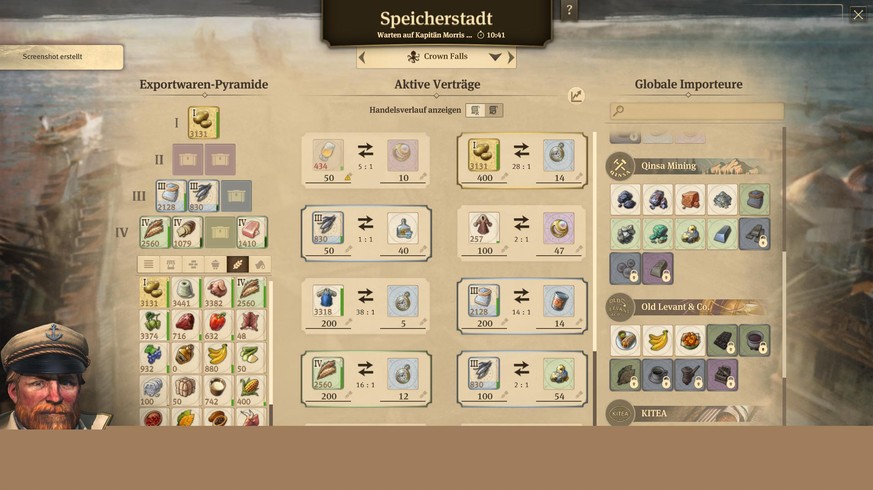Image resolution: width=873 pixels, height=490 pixels.
Task: Select the wheat-icon goods filter tab
Action: (237, 265)
